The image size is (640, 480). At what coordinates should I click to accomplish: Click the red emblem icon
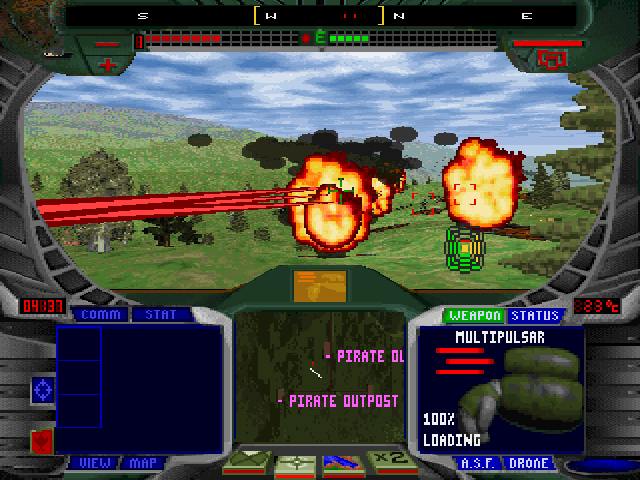tap(41, 440)
